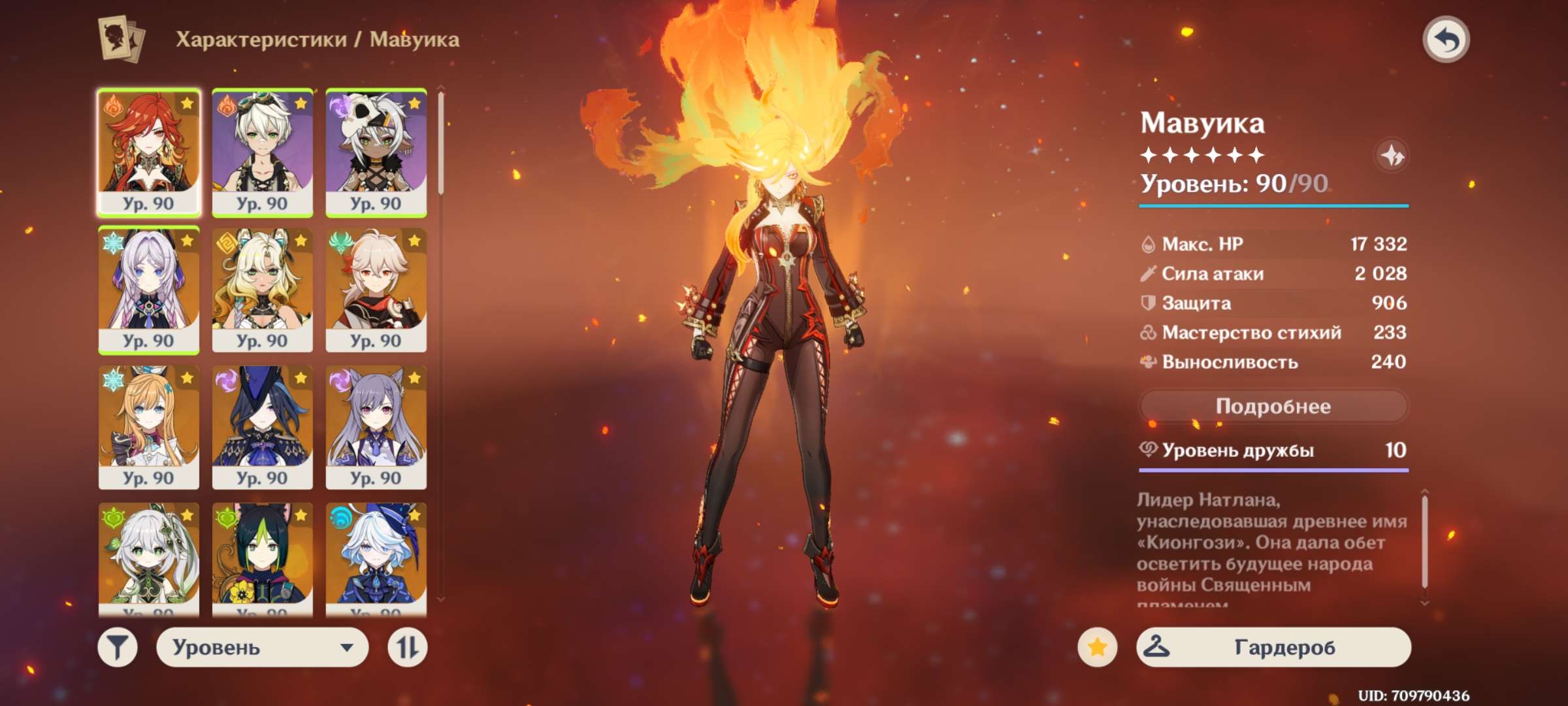
Task: Select the goggles-wearing Pyro character portrait
Action: (262, 152)
